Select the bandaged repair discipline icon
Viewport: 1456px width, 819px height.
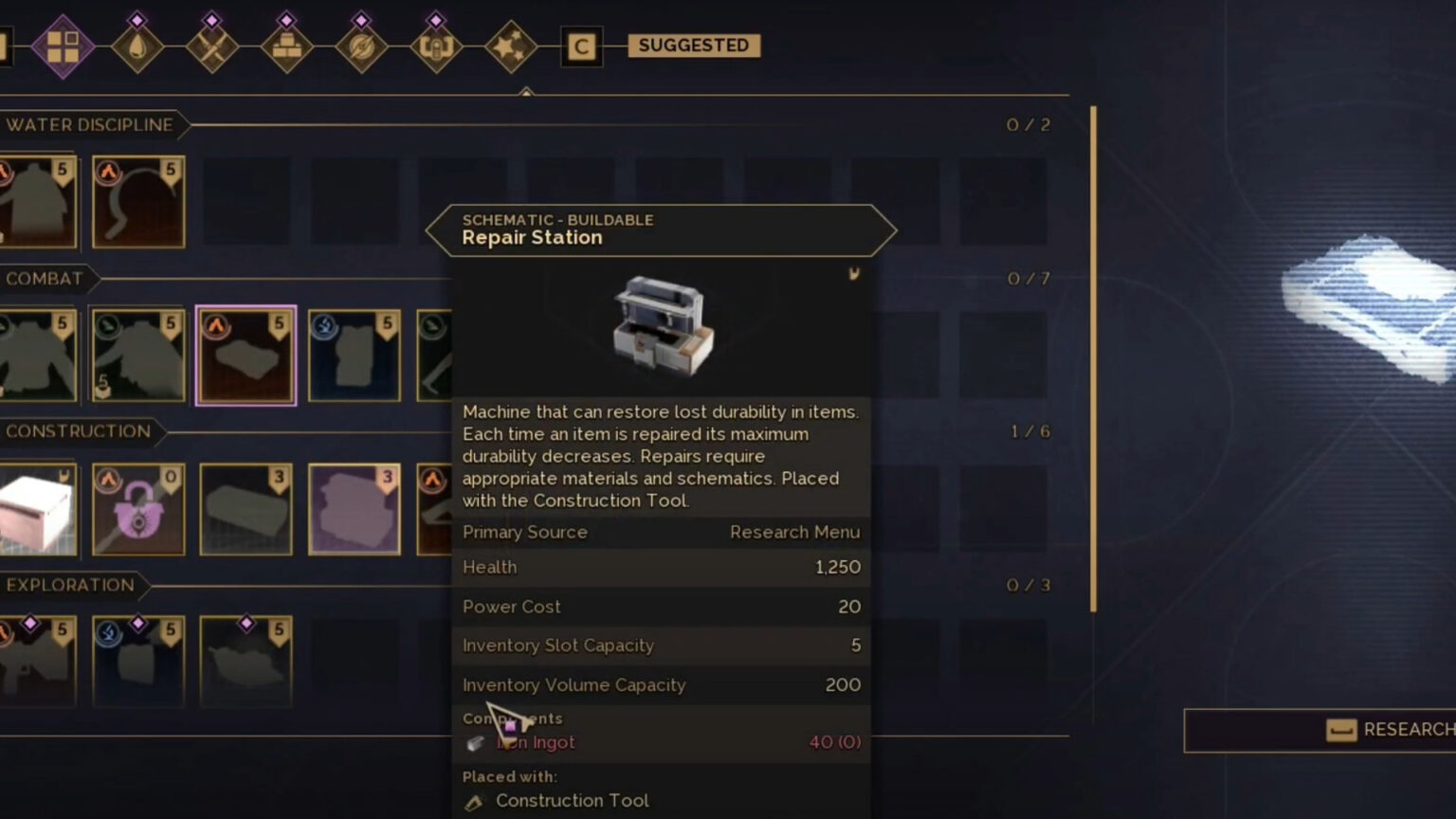[x=435, y=45]
